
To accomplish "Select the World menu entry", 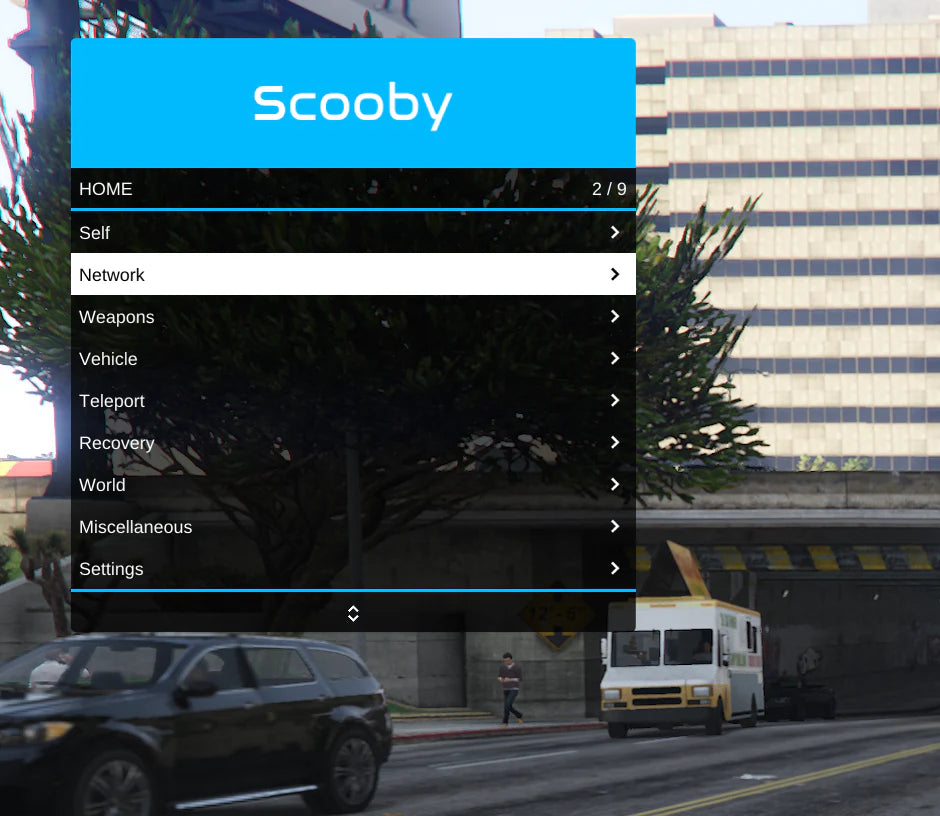I will tap(352, 484).
